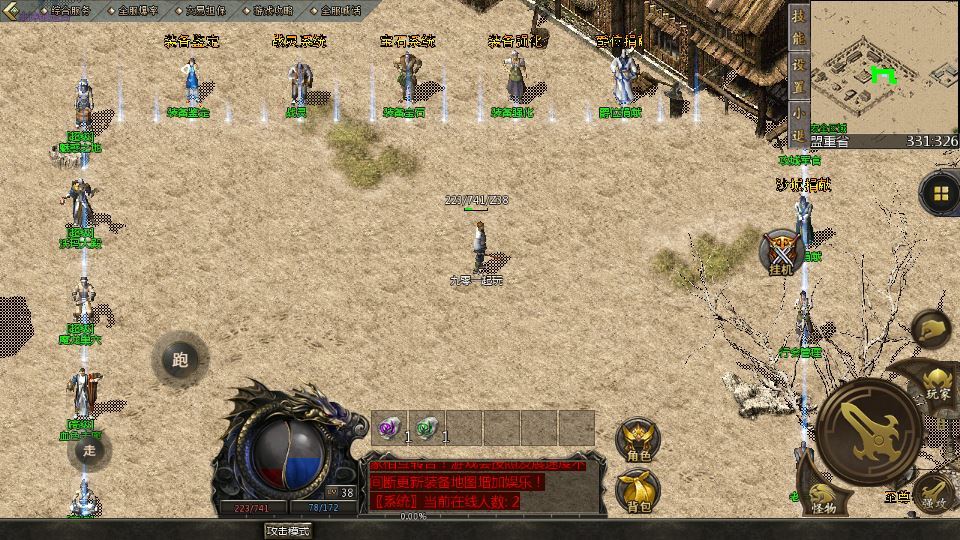Open the 角色 character sheet
960x540 pixels.
coord(637,440)
